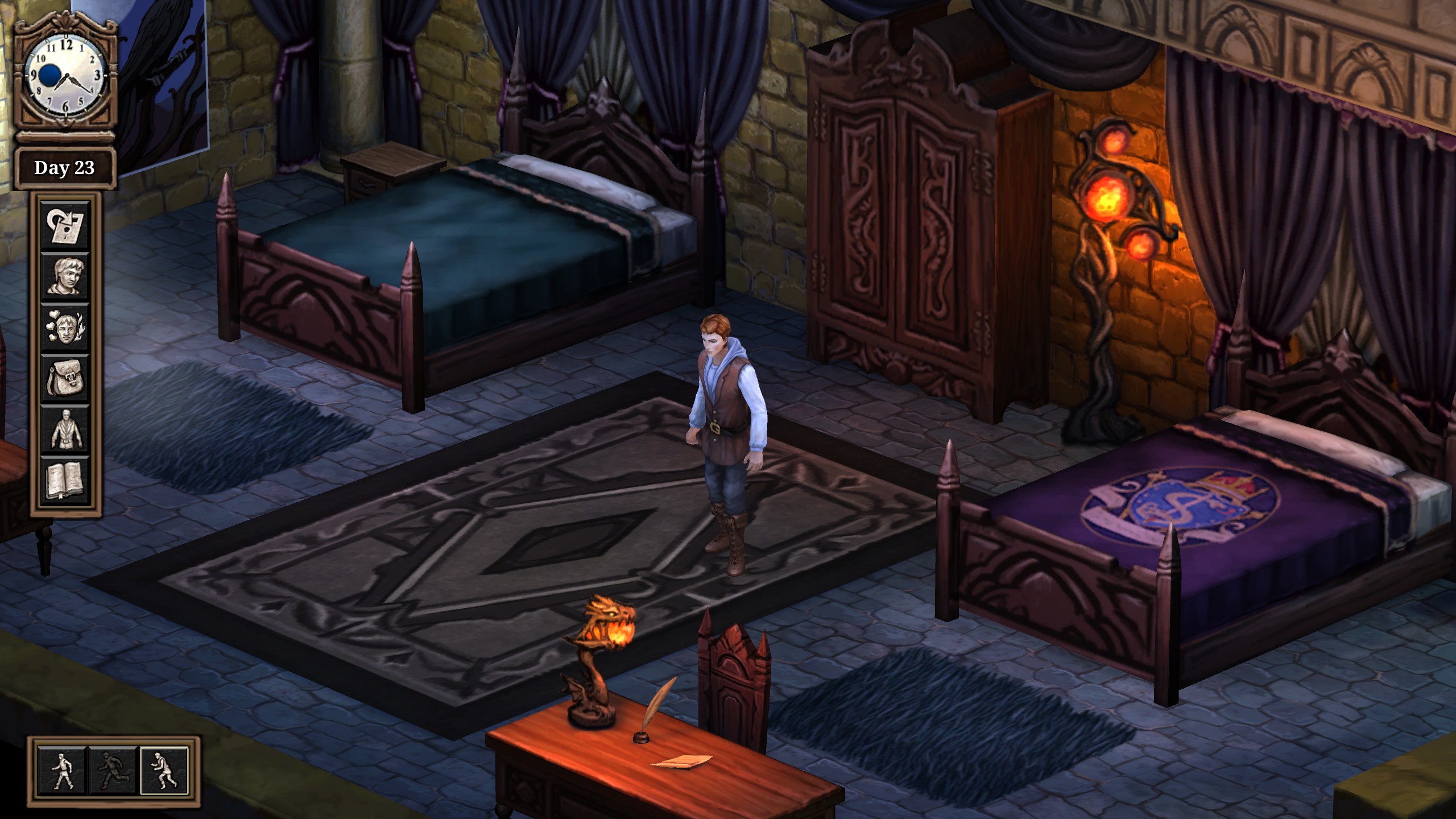Select the walking movement mode

click(62, 771)
